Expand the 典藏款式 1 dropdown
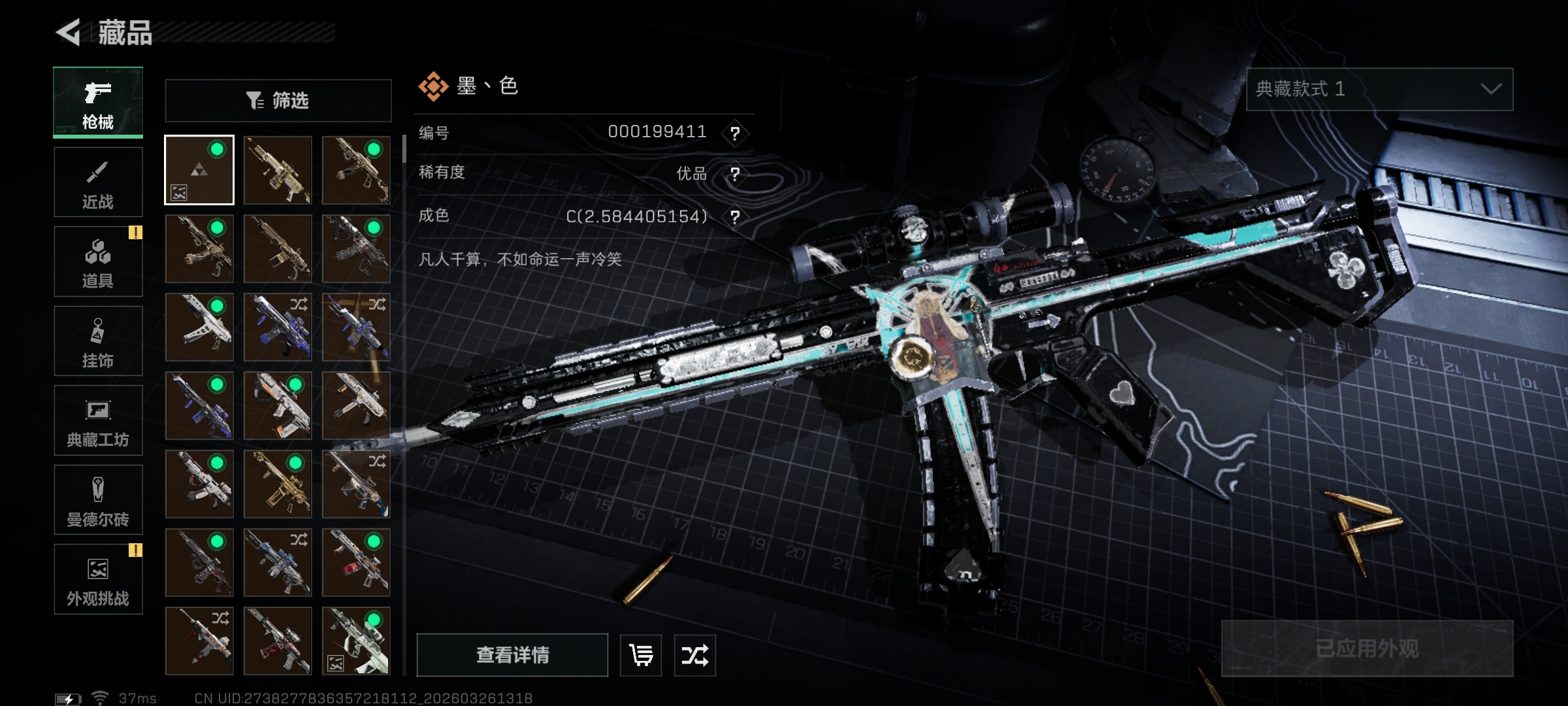This screenshot has width=1568, height=706. [x=1379, y=90]
